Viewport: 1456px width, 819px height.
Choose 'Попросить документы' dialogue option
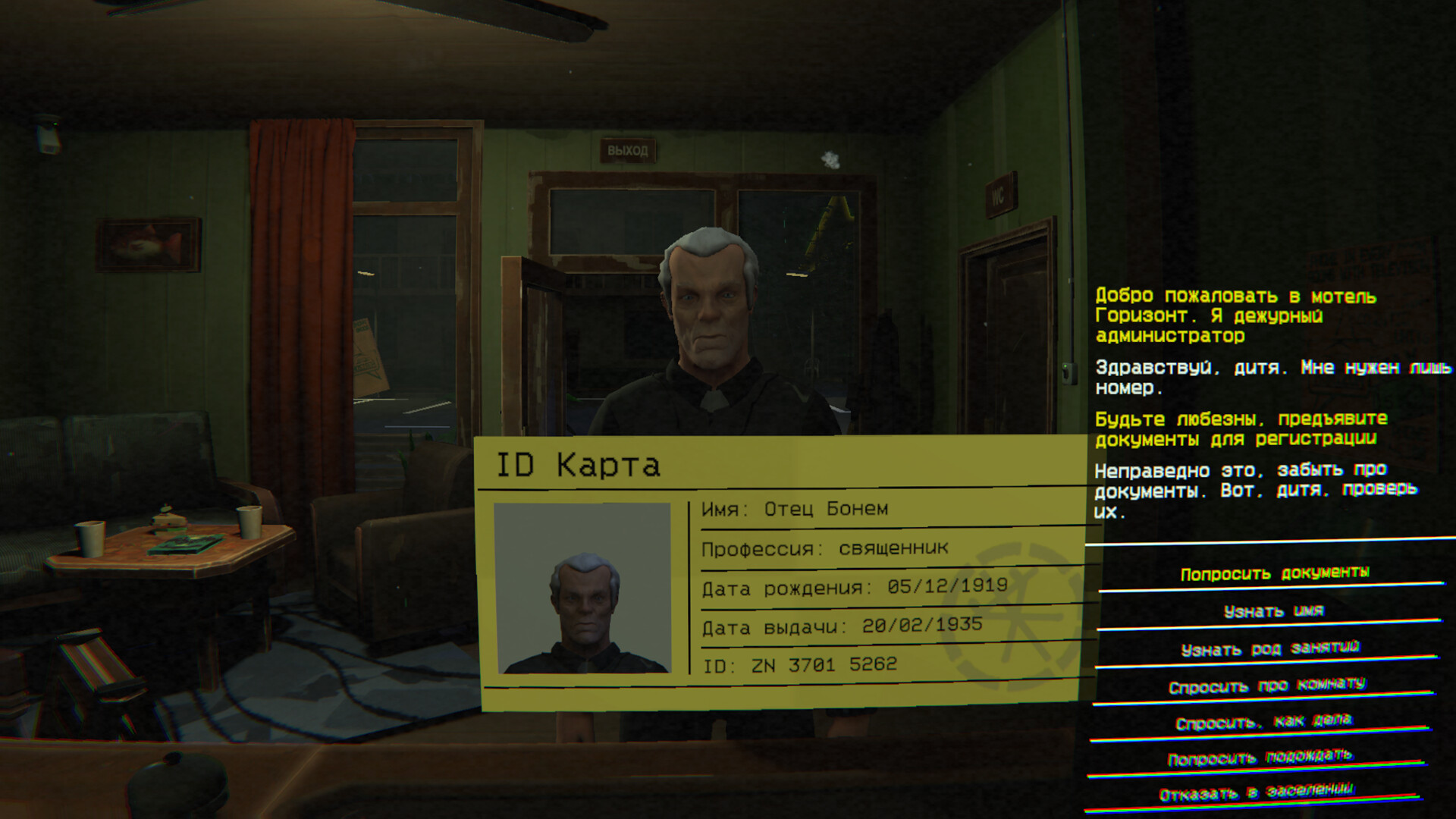pos(1274,573)
